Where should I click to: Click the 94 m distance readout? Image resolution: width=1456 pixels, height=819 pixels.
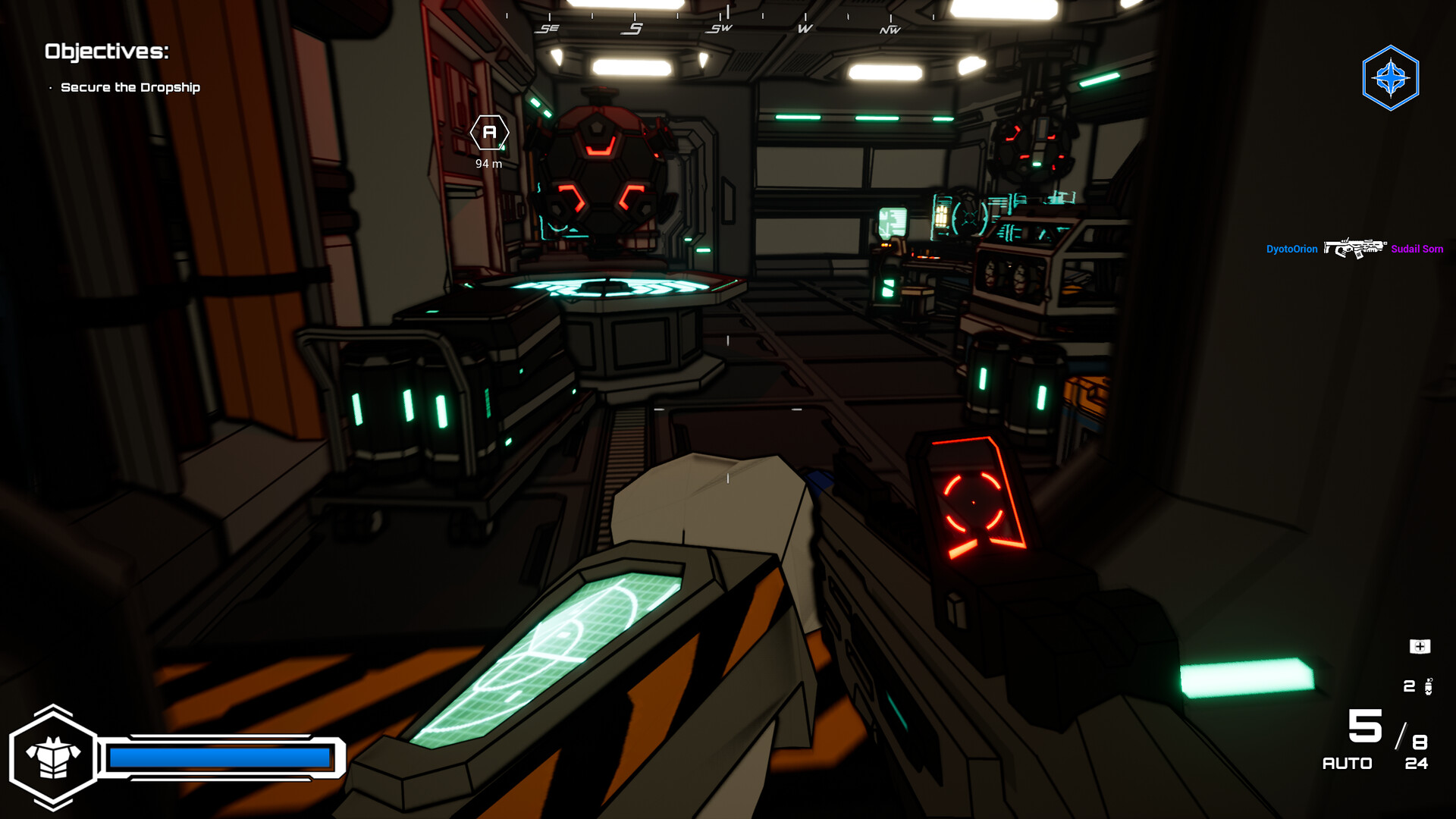coord(488,162)
